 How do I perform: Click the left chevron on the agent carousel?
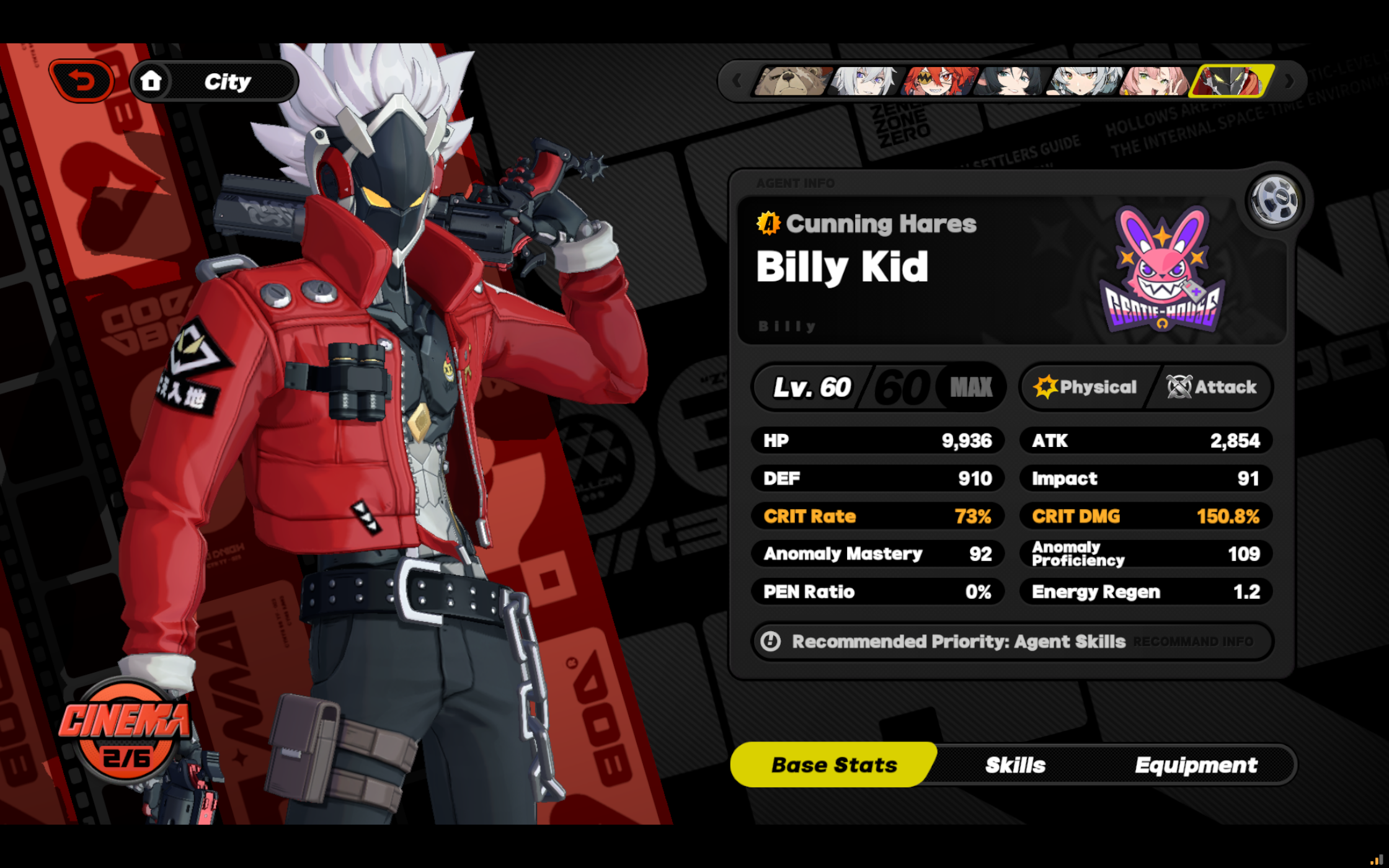(737, 81)
